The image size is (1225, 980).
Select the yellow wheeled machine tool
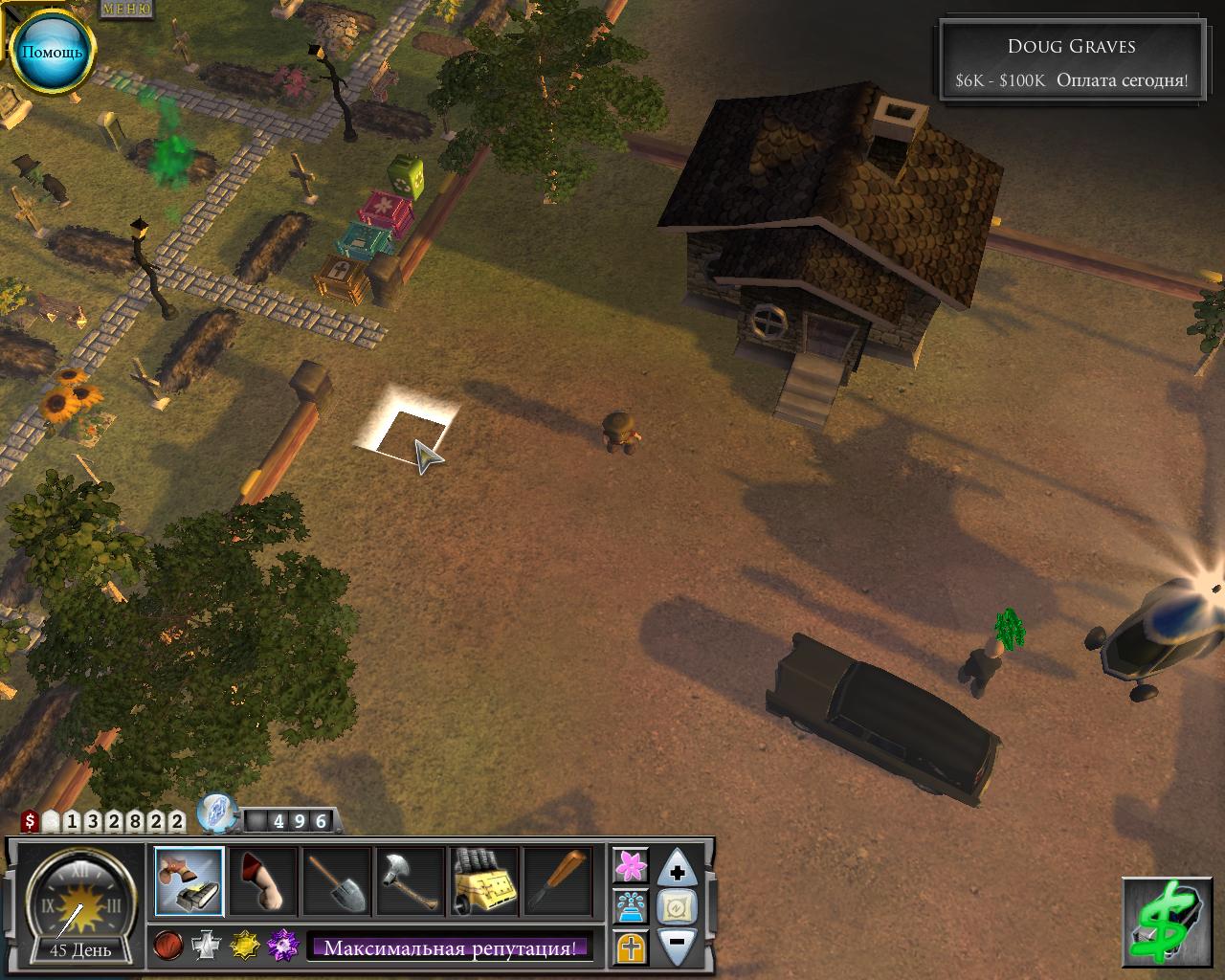click(x=484, y=880)
